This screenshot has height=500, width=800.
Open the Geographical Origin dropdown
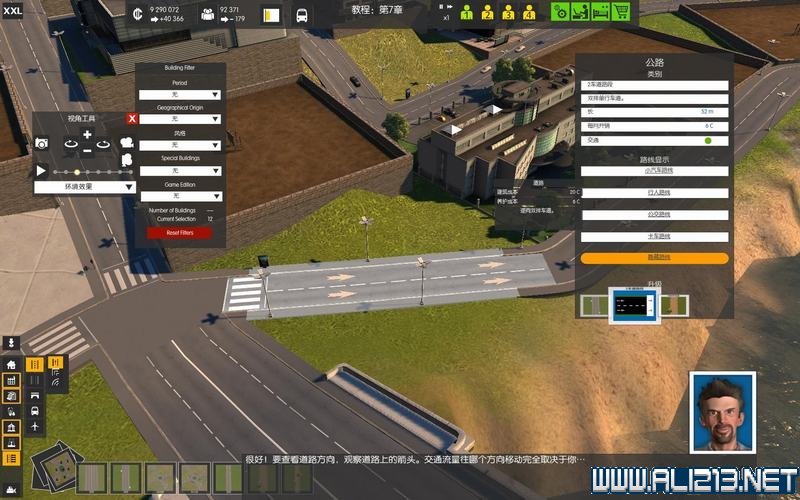180,119
